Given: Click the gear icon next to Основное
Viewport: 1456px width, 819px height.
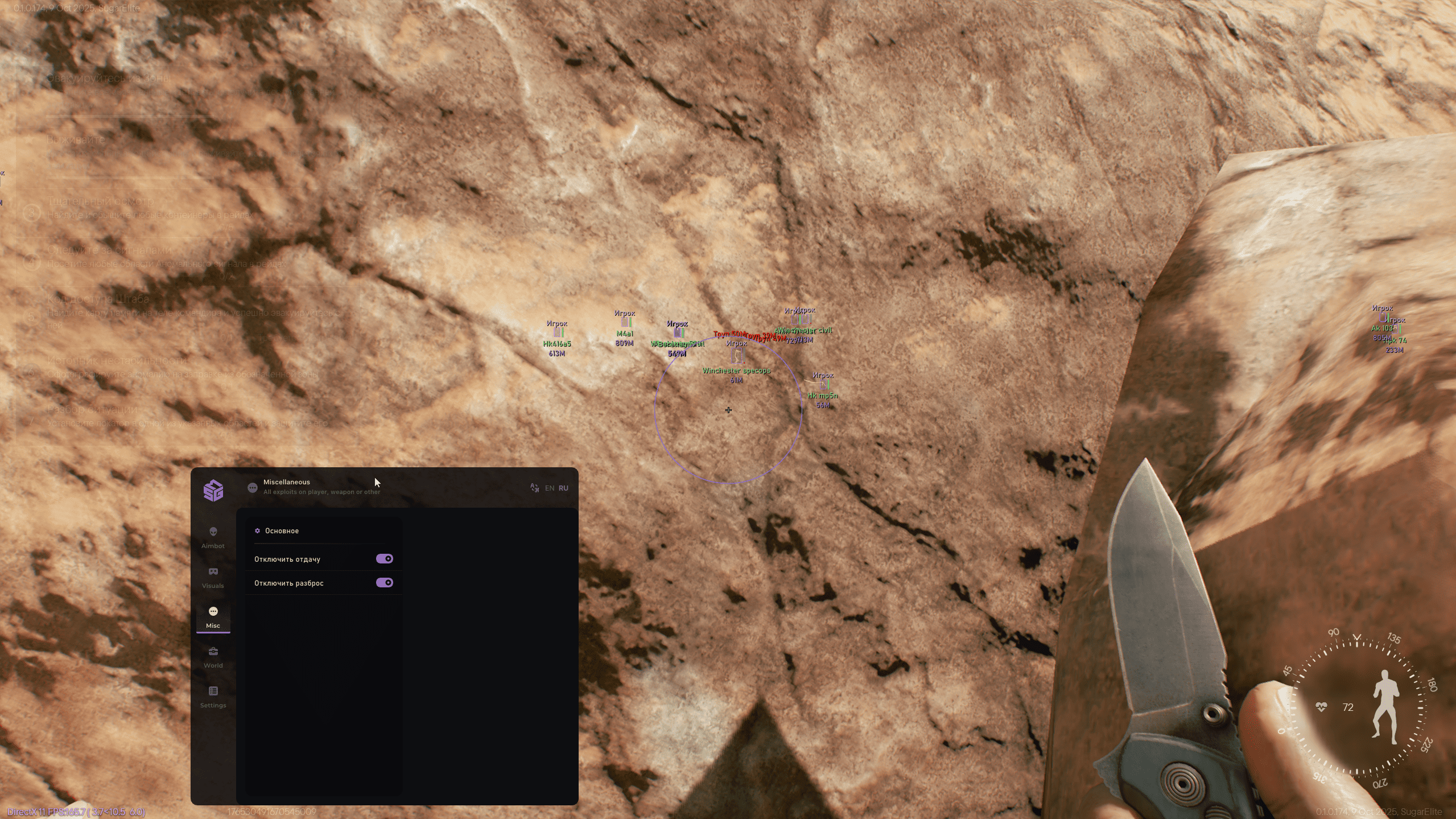Looking at the screenshot, I should (257, 530).
